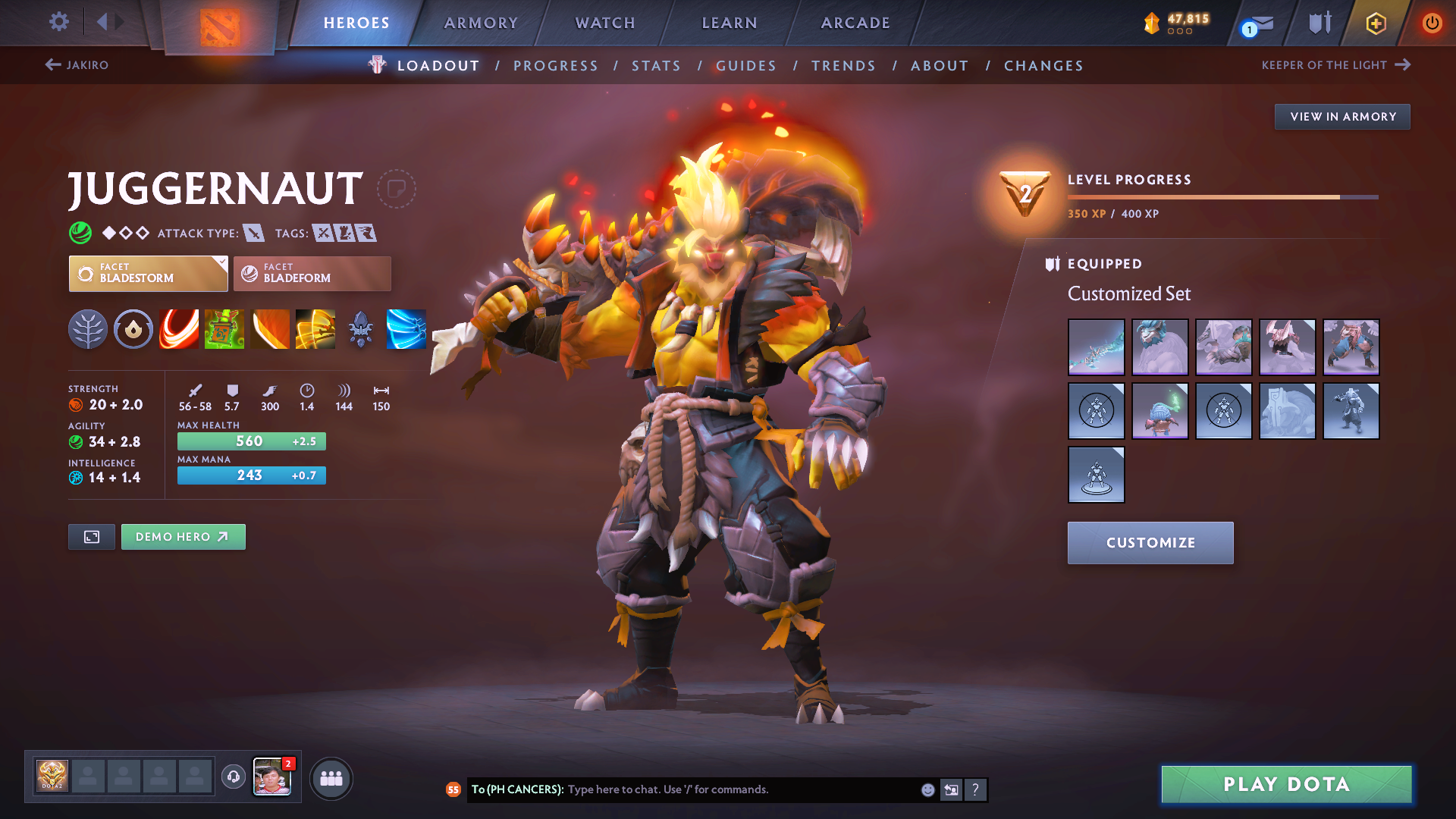The height and width of the screenshot is (819, 1456).
Task: Click the Level Progress XP bar
Action: click(1221, 196)
